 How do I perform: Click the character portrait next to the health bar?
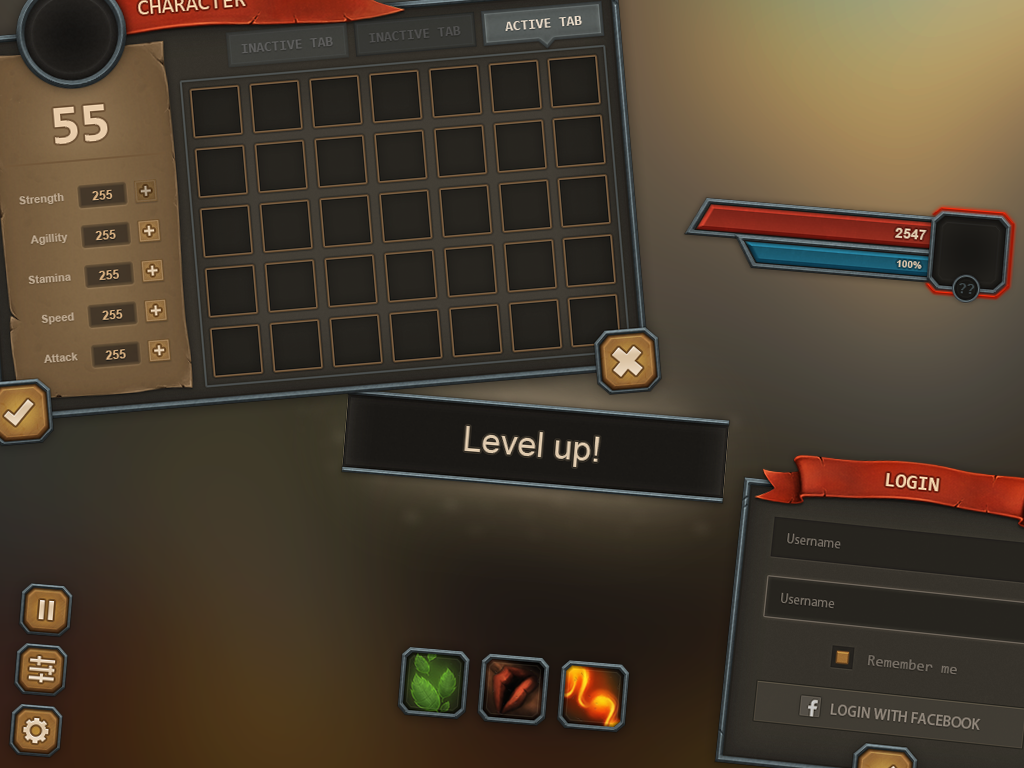coord(968,250)
